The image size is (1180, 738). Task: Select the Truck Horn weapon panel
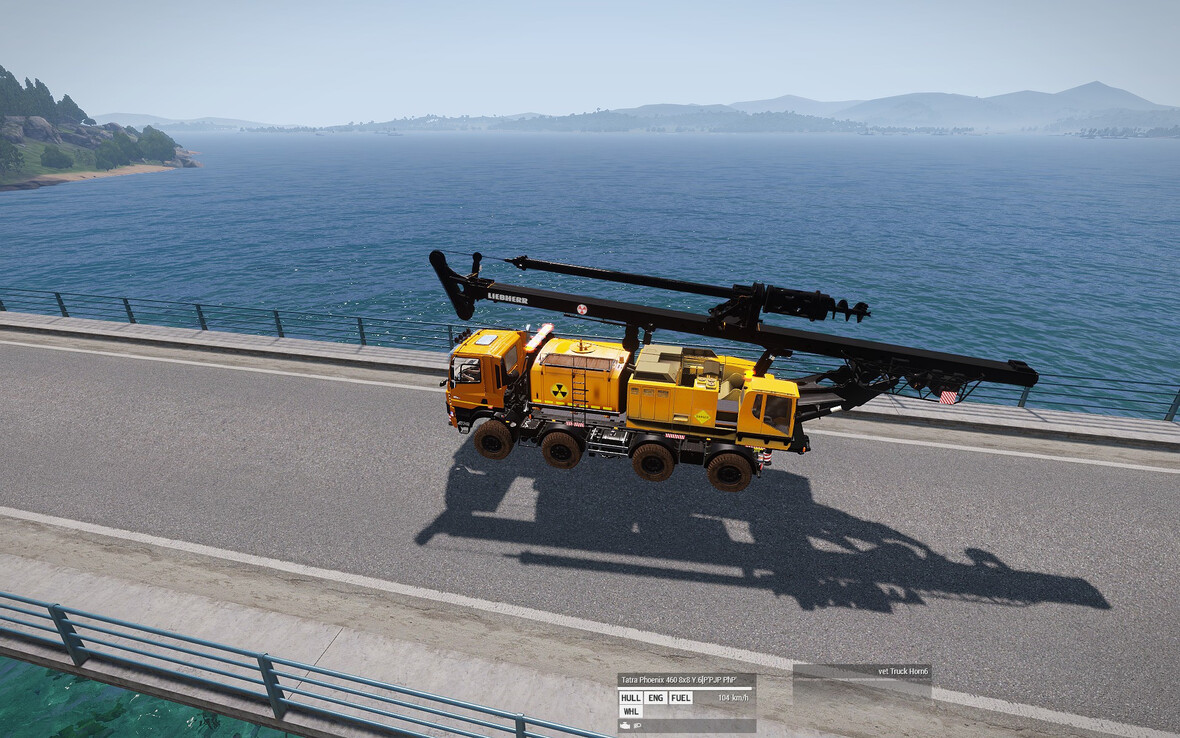point(862,671)
